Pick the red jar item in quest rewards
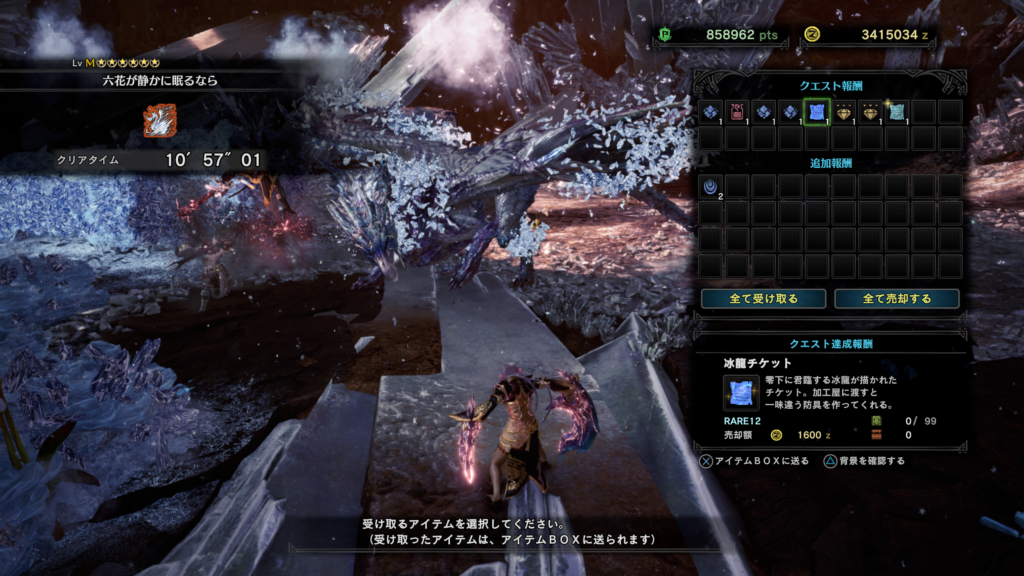The height and width of the screenshot is (576, 1024). [738, 111]
